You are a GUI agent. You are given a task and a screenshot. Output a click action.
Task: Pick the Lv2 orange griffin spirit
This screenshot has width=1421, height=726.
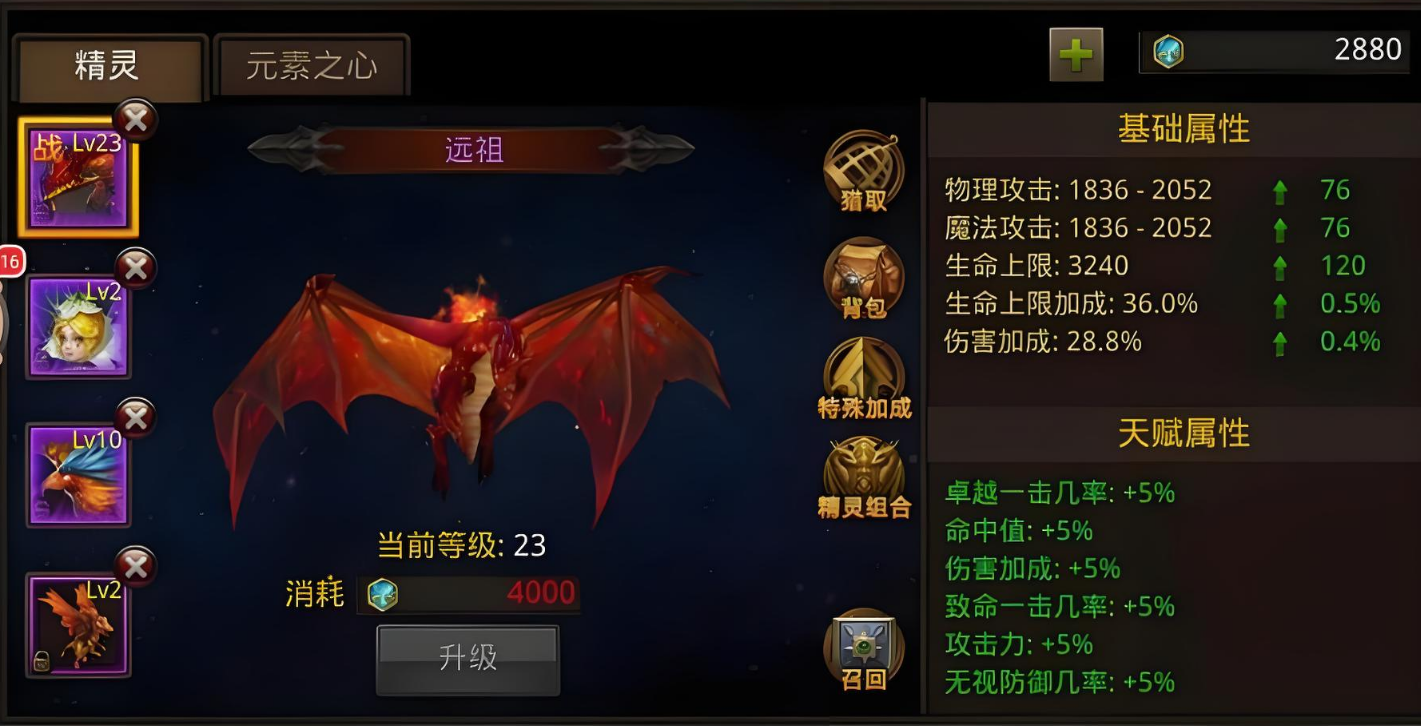click(x=78, y=624)
